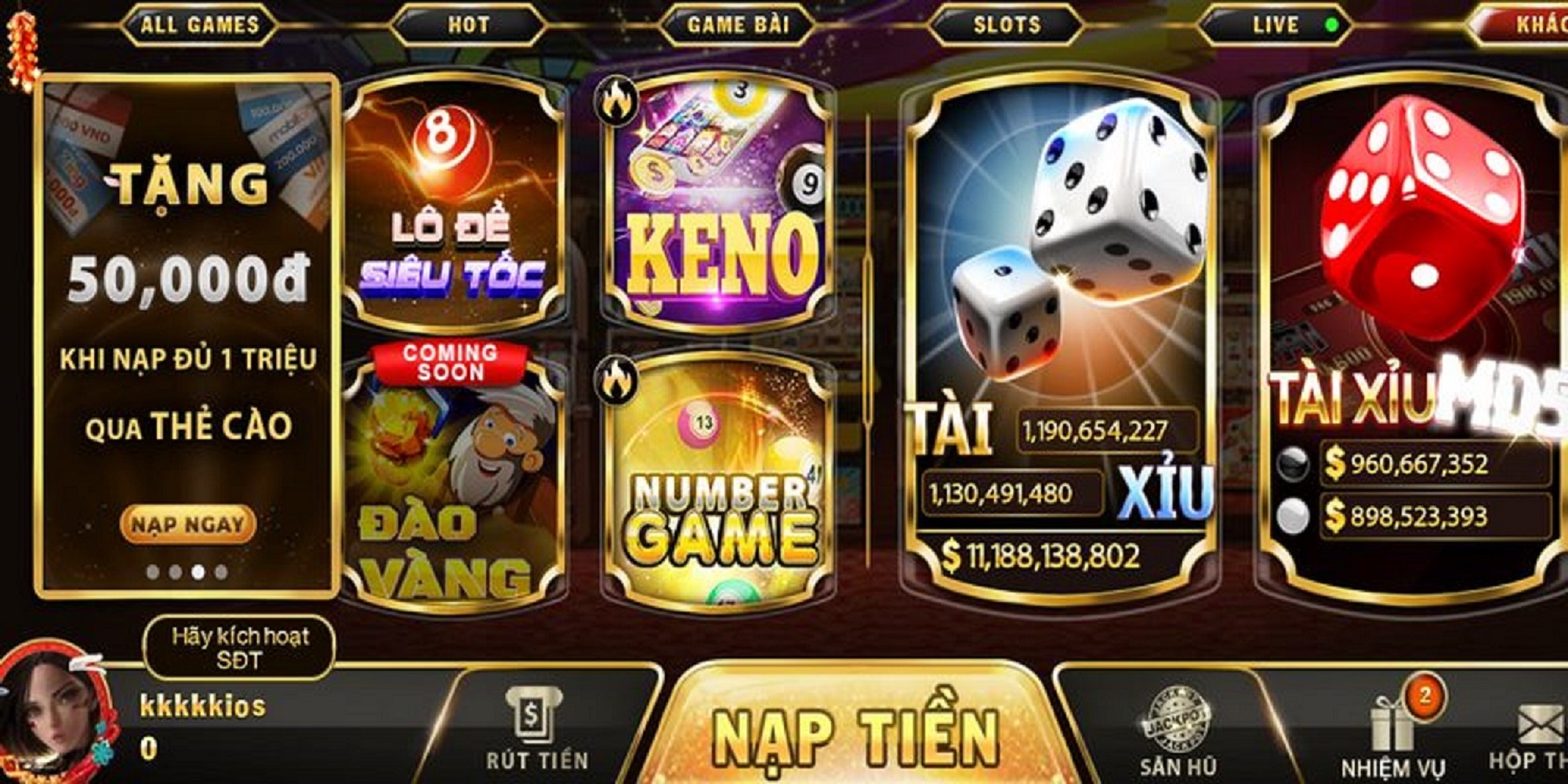This screenshot has width=1568, height=784.
Task: Select the GAME BÀI tab
Action: click(738, 25)
